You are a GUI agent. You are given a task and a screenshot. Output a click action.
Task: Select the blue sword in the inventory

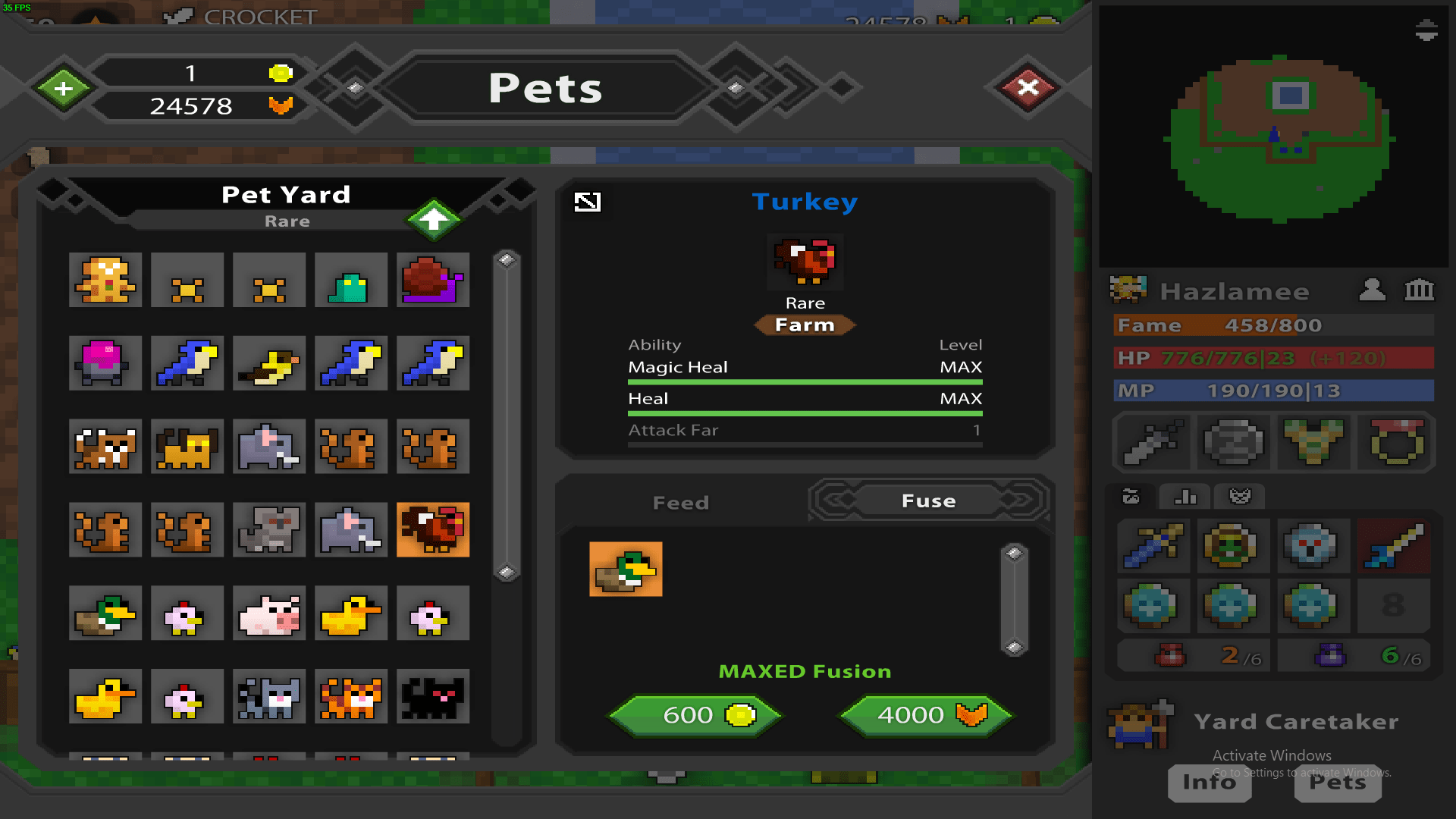[x=1152, y=546]
